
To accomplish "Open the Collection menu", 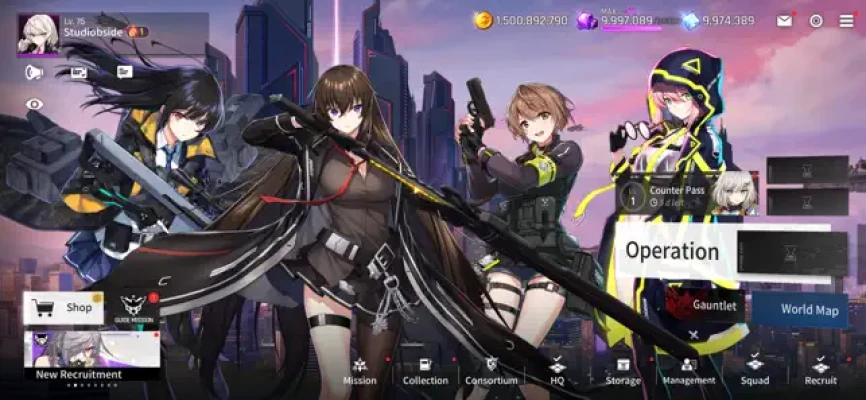I will click(425, 371).
